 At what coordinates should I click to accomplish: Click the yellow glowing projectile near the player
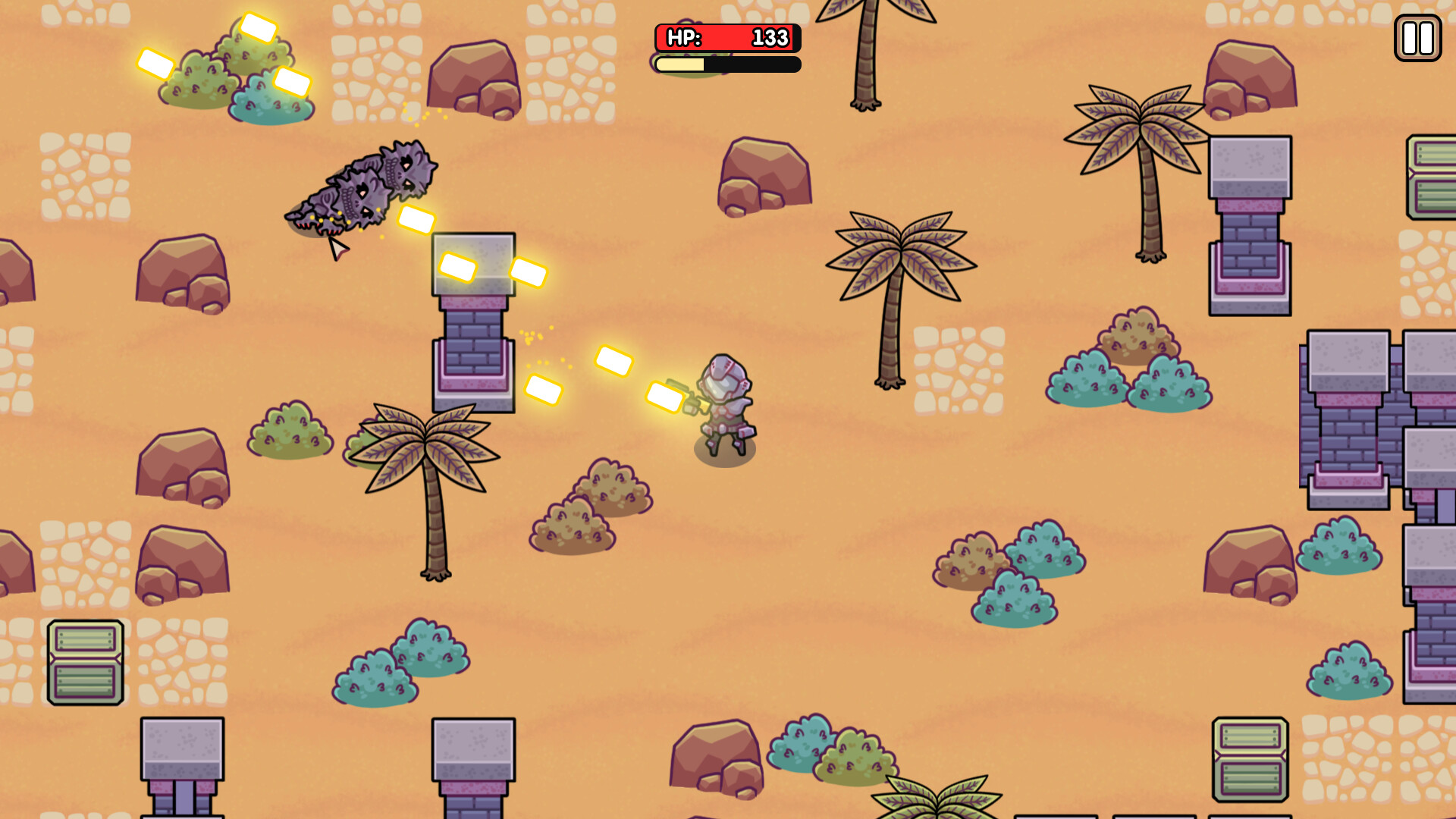coord(665,394)
